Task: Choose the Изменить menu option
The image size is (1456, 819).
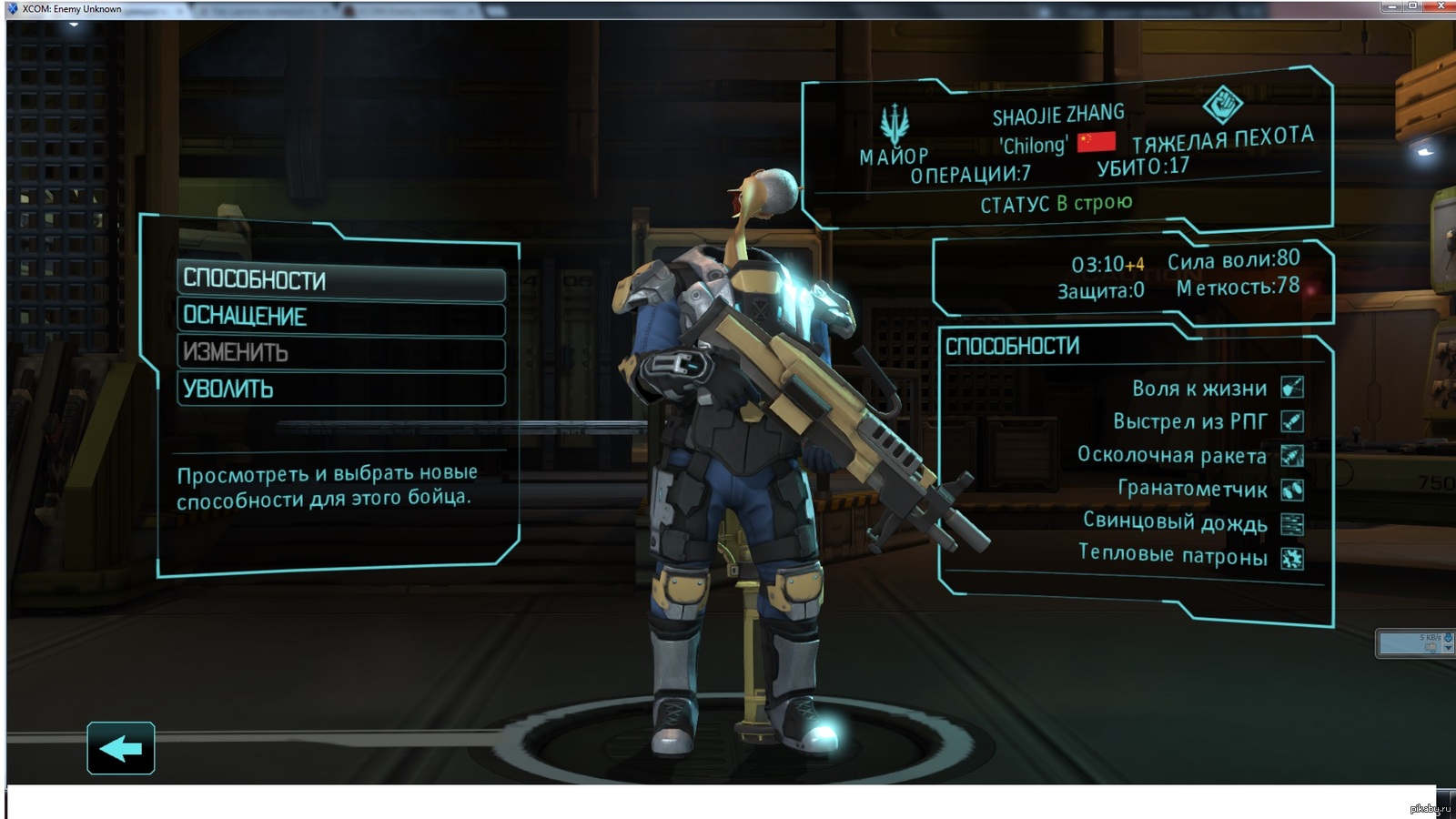Action: (340, 353)
